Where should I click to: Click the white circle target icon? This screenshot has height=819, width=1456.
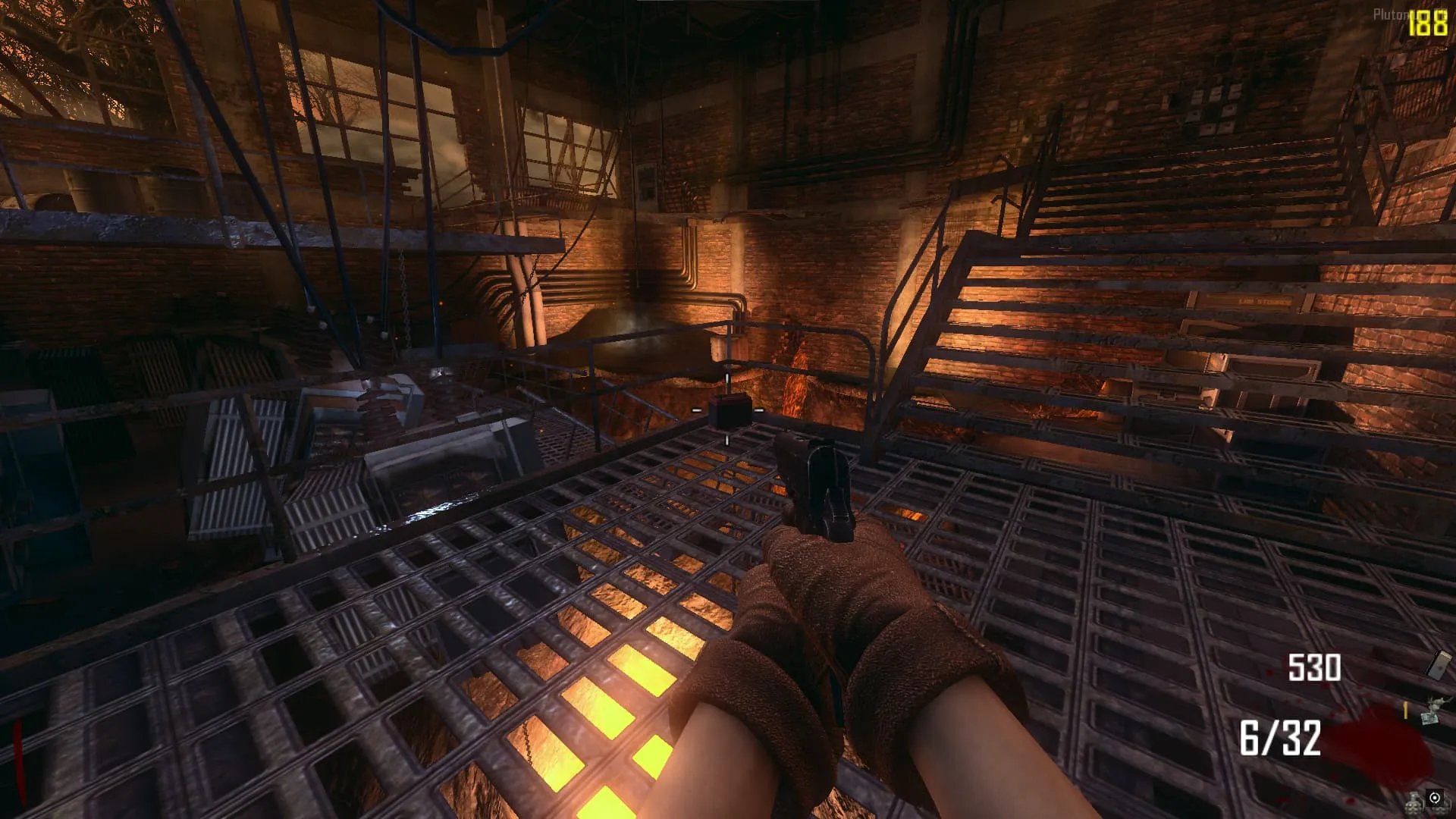click(1435, 798)
